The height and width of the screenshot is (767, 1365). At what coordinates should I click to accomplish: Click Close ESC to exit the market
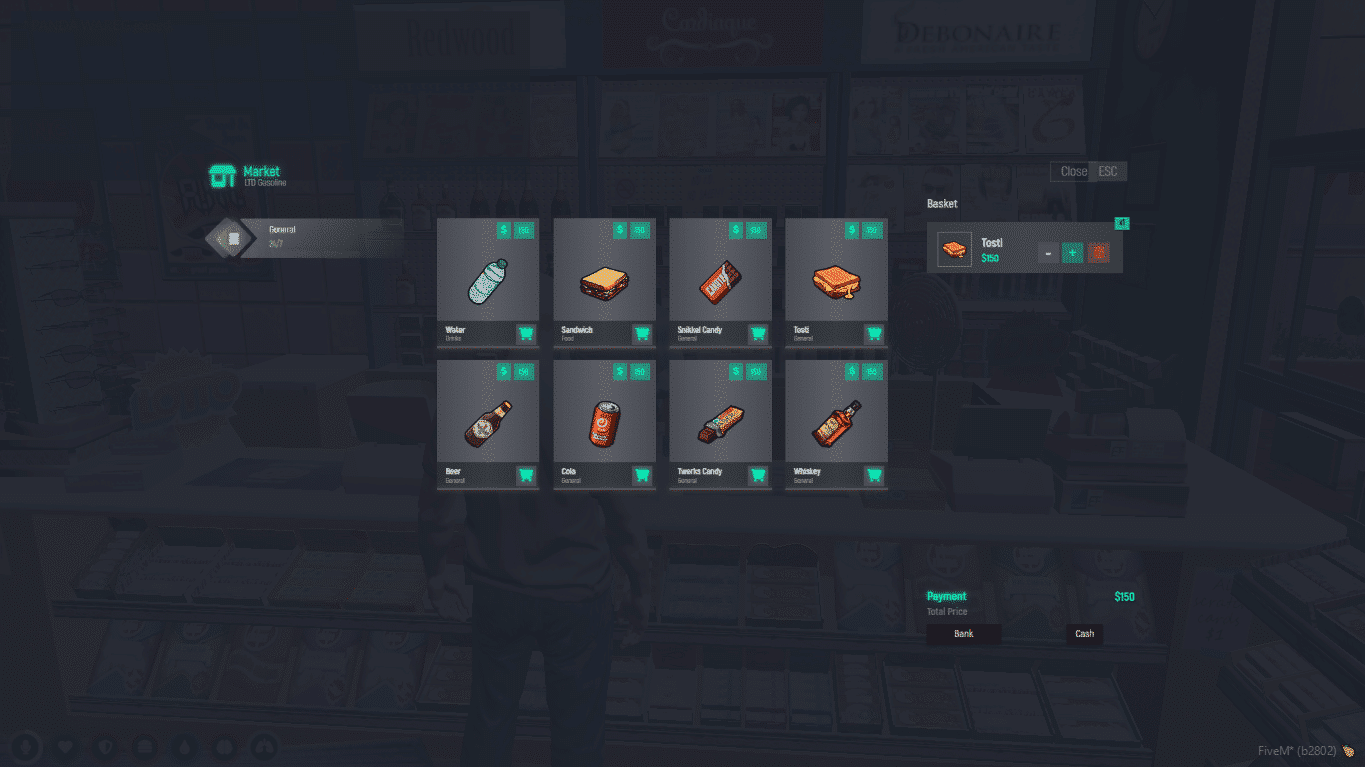(x=1087, y=171)
